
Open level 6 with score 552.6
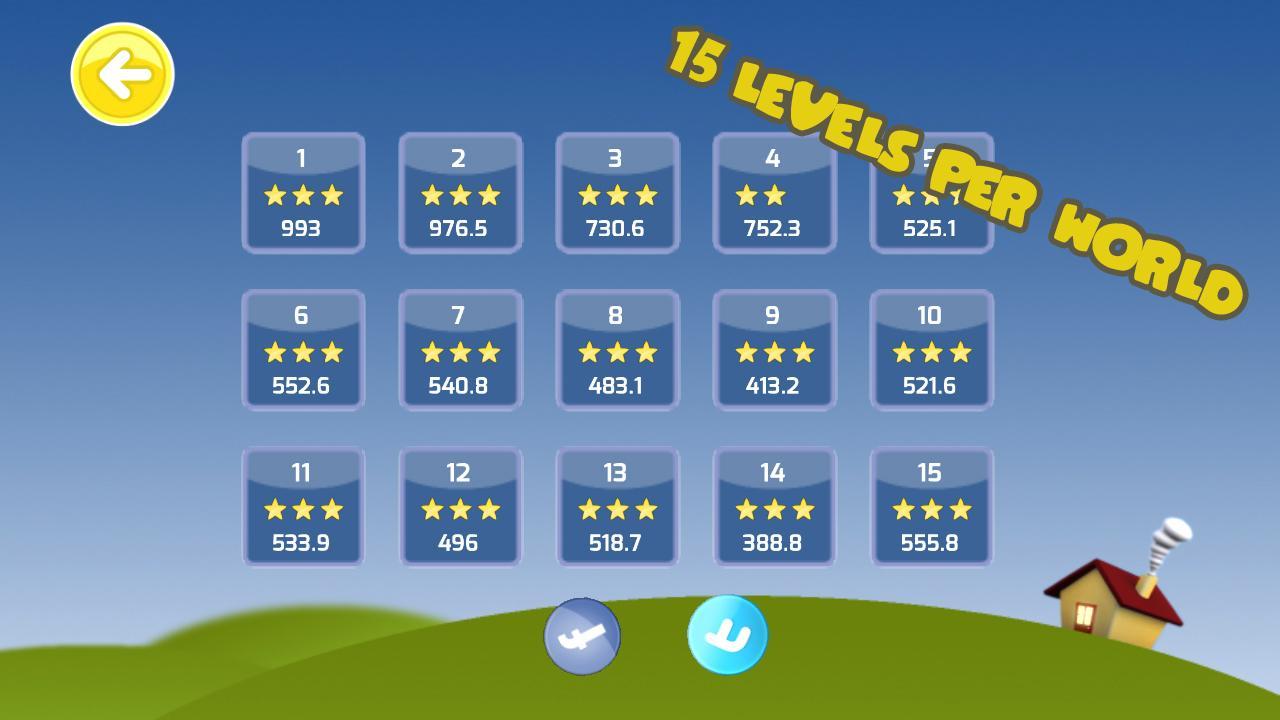tap(303, 350)
